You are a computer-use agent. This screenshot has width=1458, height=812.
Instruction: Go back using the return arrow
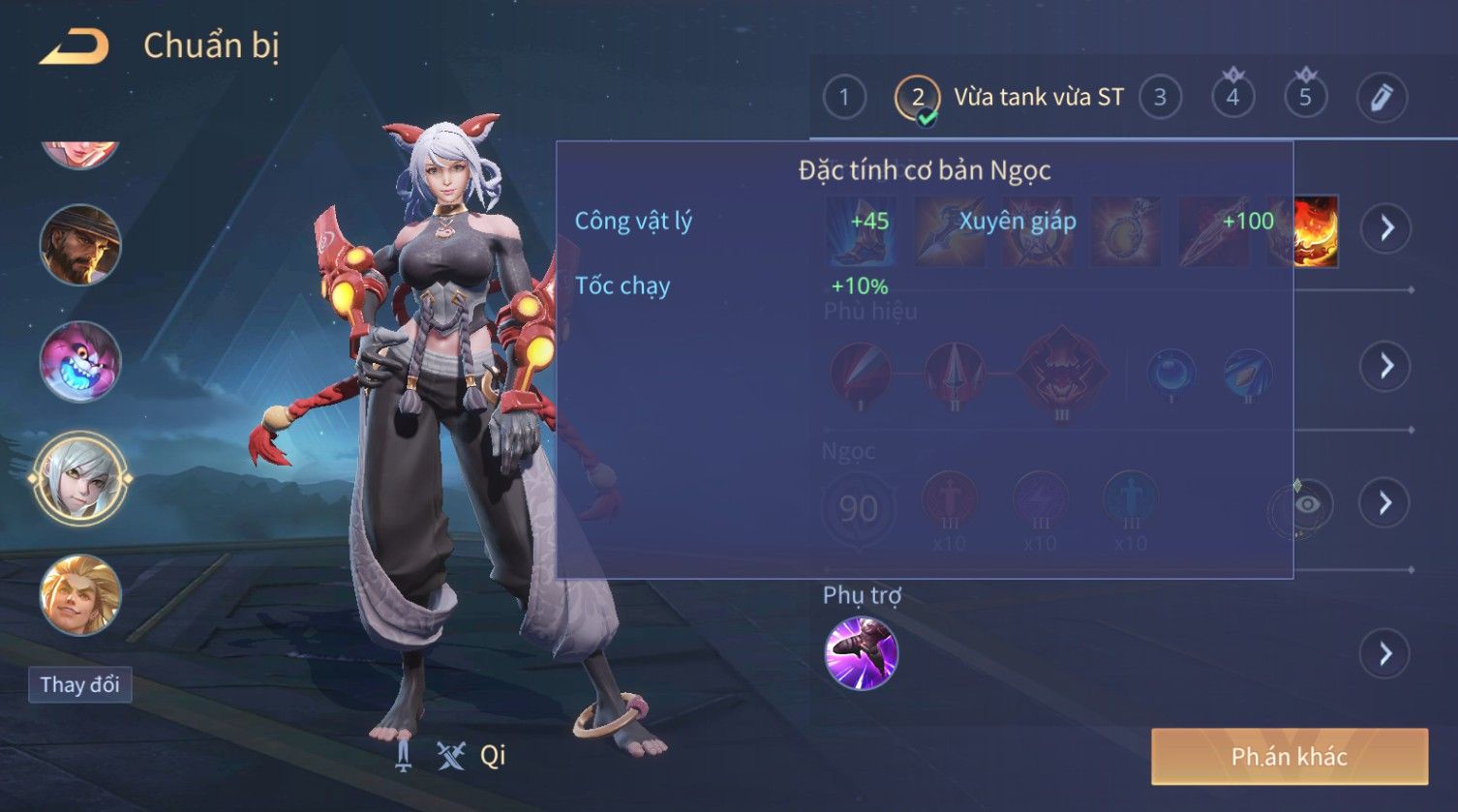[74, 46]
